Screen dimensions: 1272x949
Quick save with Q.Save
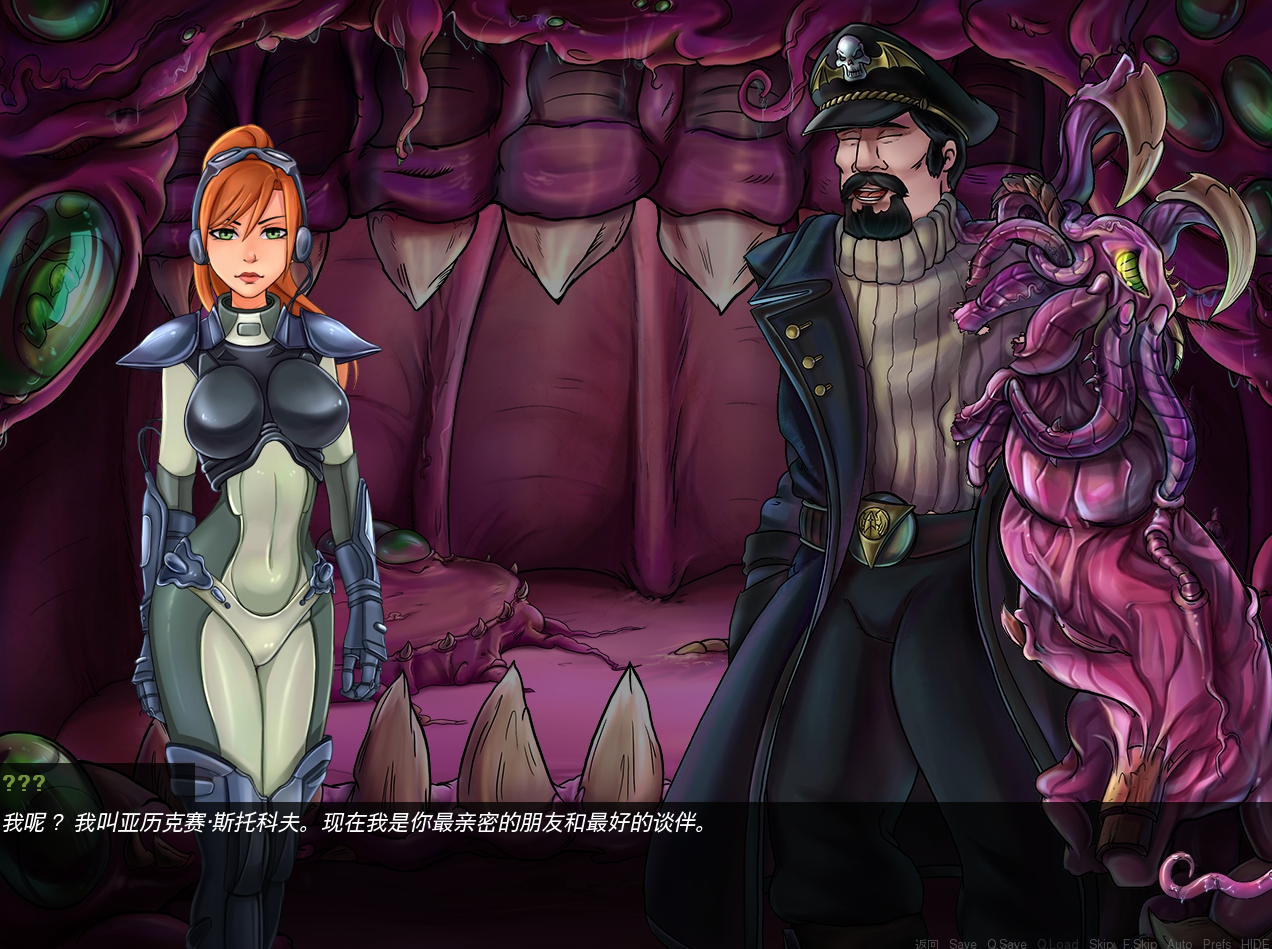[1007, 943]
